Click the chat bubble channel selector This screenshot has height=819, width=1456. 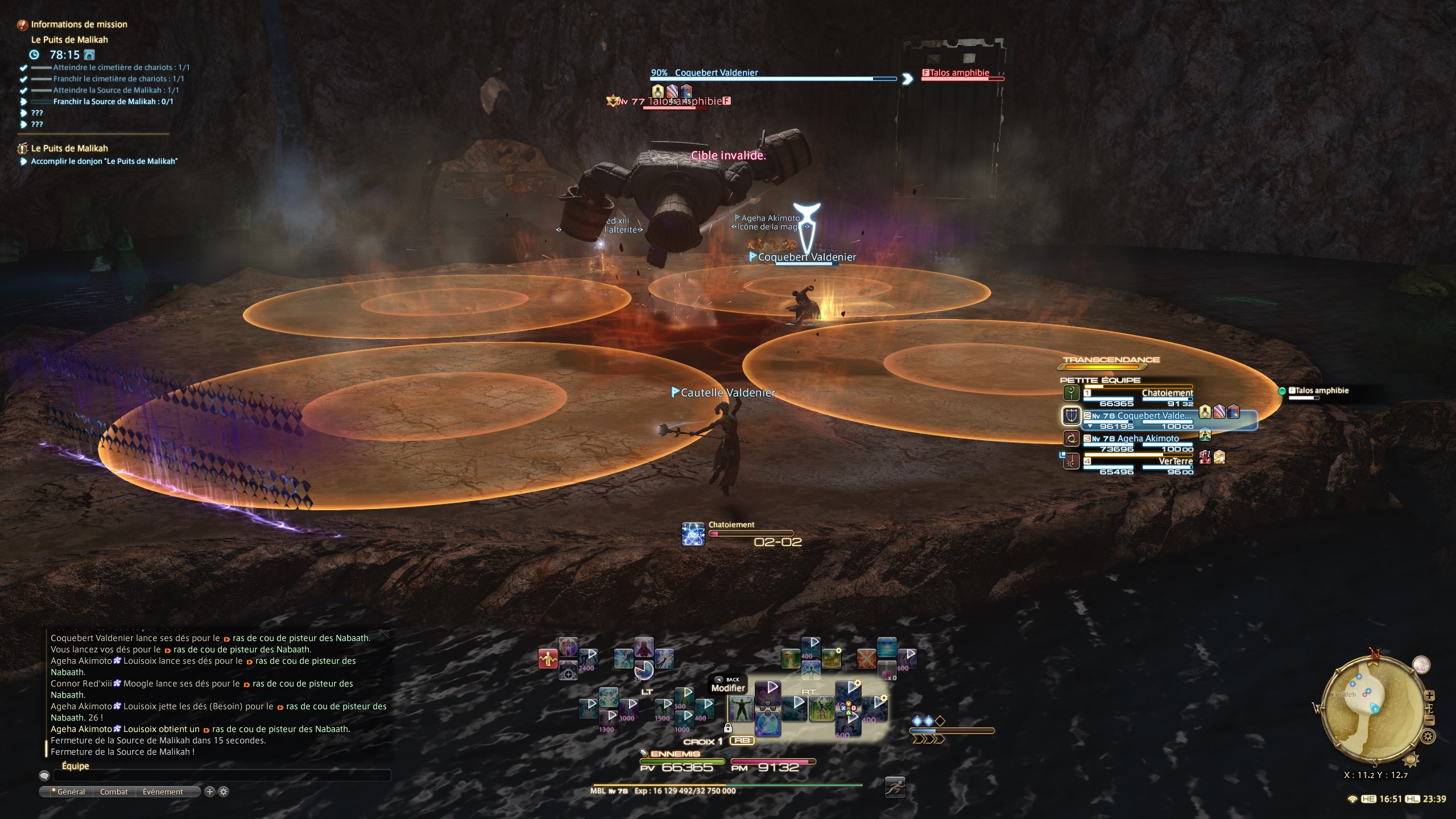tap(44, 775)
